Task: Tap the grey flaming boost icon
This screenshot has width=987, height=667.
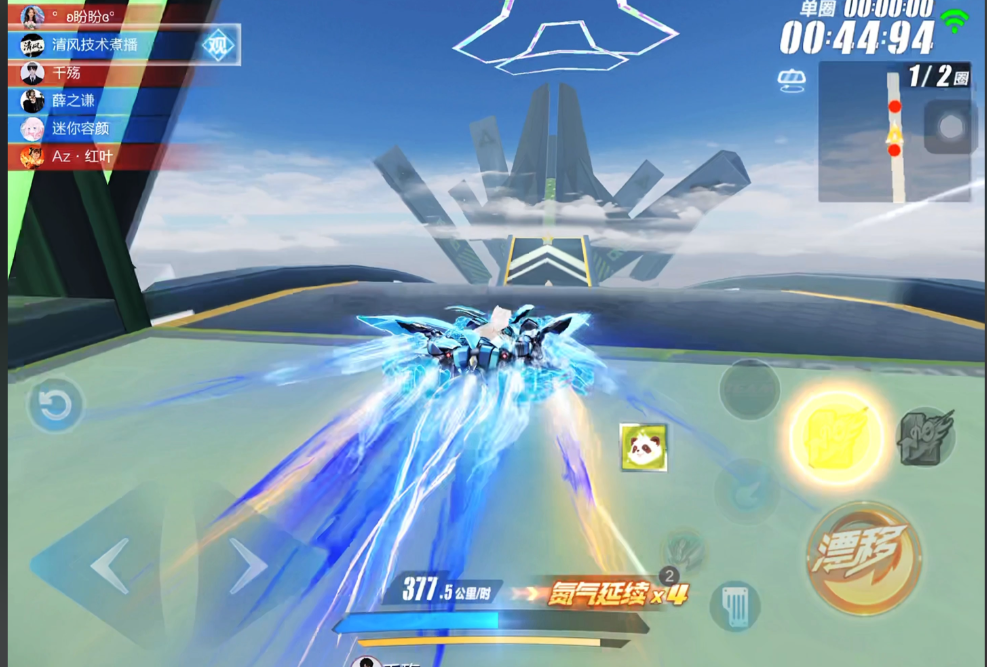Action: (x=926, y=438)
